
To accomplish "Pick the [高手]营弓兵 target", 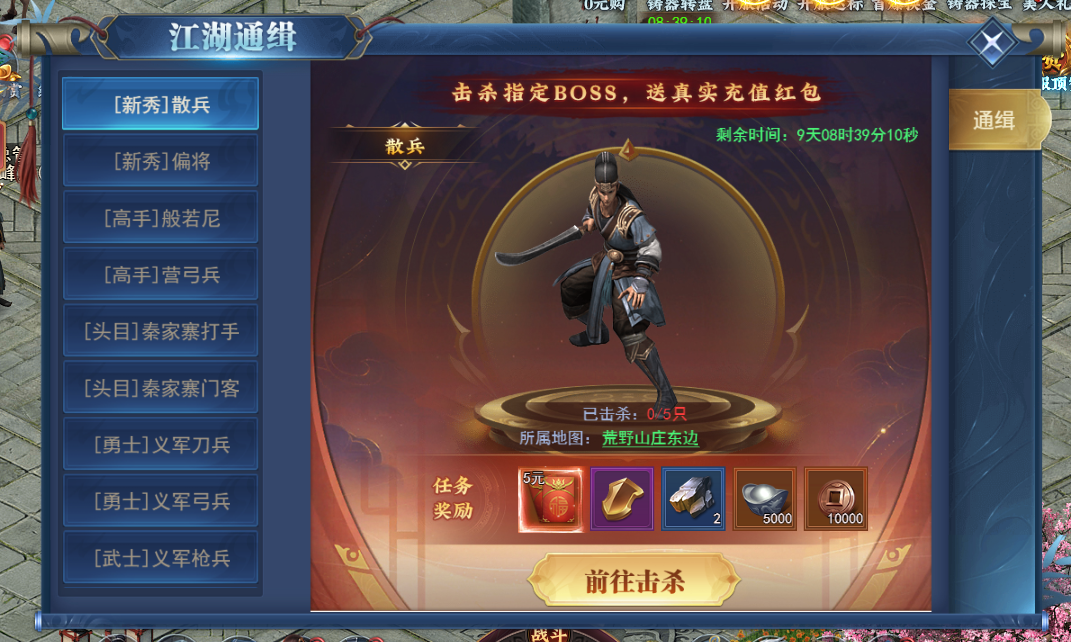I will coord(160,274).
